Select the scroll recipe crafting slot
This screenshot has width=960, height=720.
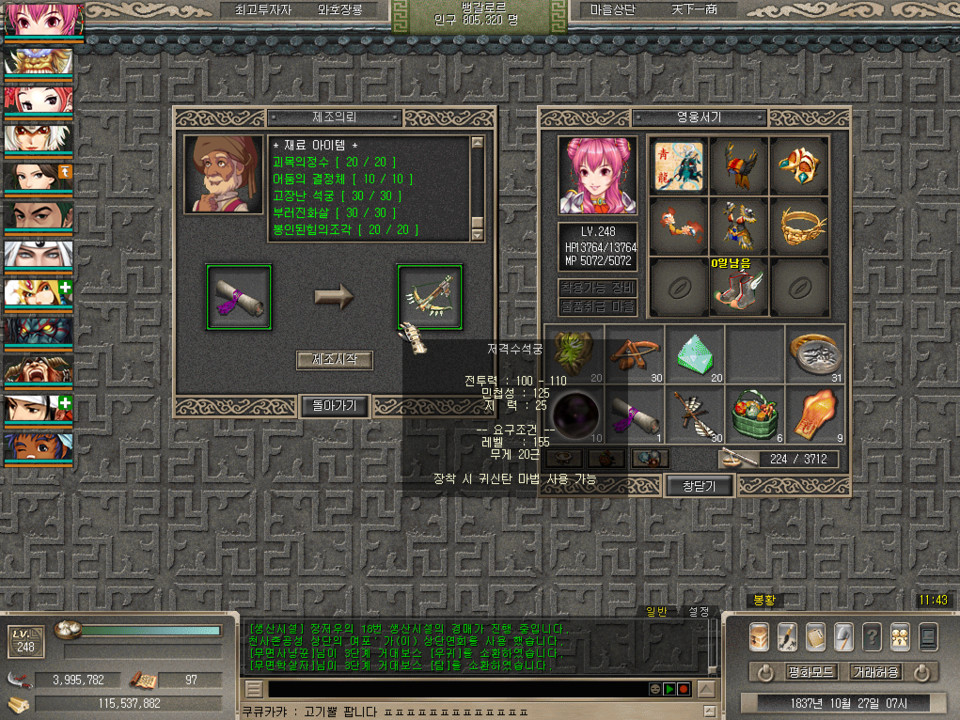point(238,297)
